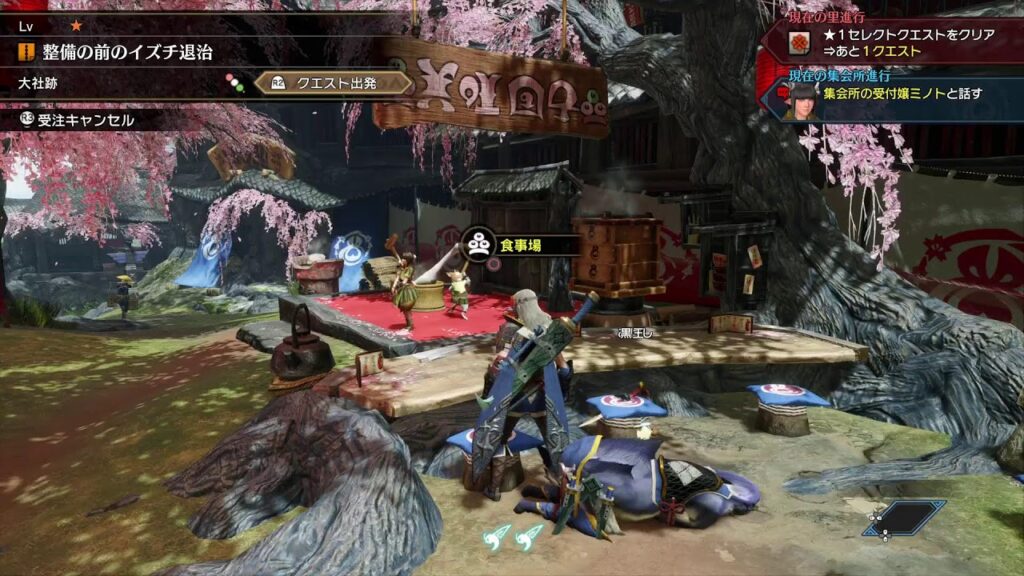
Task: Click the クエスト出発 depart button
Action: [333, 83]
